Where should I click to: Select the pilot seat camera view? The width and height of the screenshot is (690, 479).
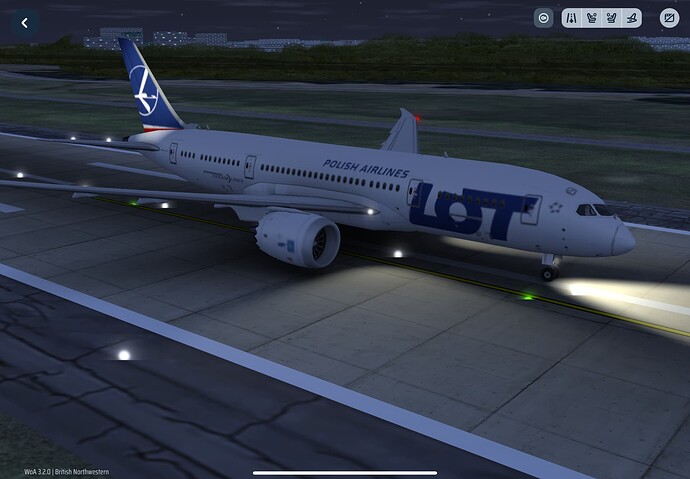[591, 18]
